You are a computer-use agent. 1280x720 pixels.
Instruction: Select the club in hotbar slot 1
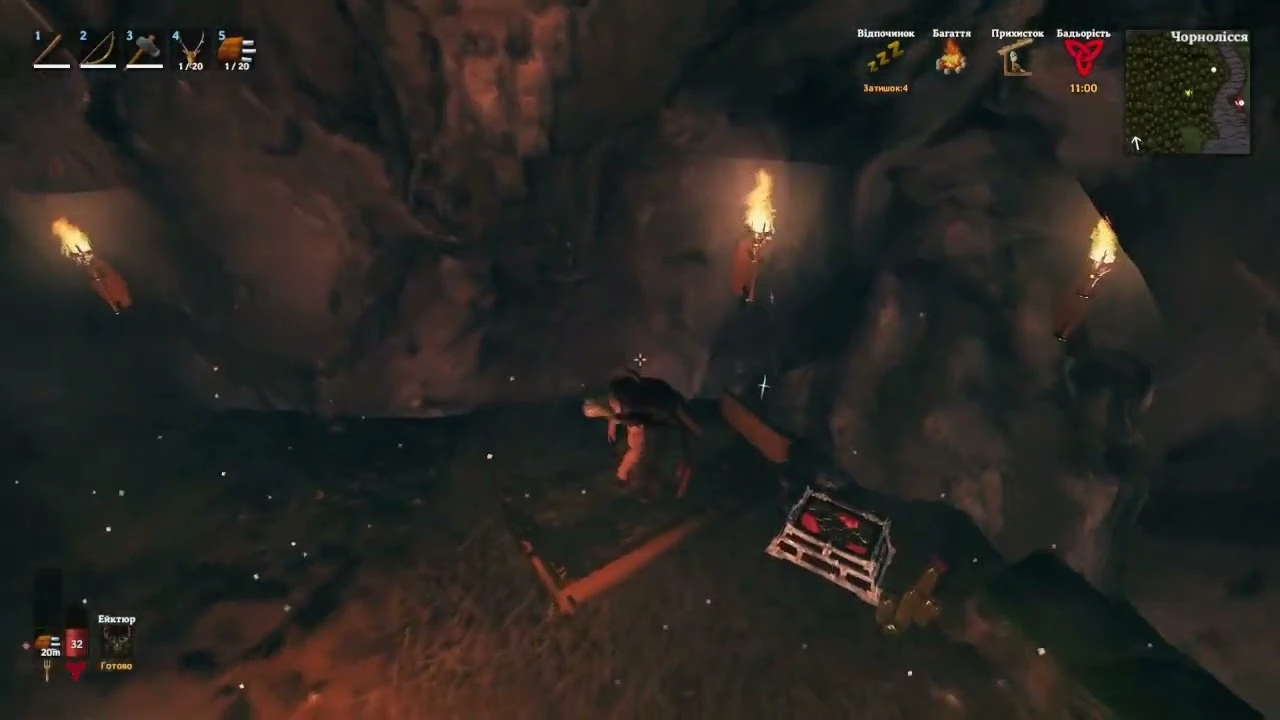[x=50, y=48]
